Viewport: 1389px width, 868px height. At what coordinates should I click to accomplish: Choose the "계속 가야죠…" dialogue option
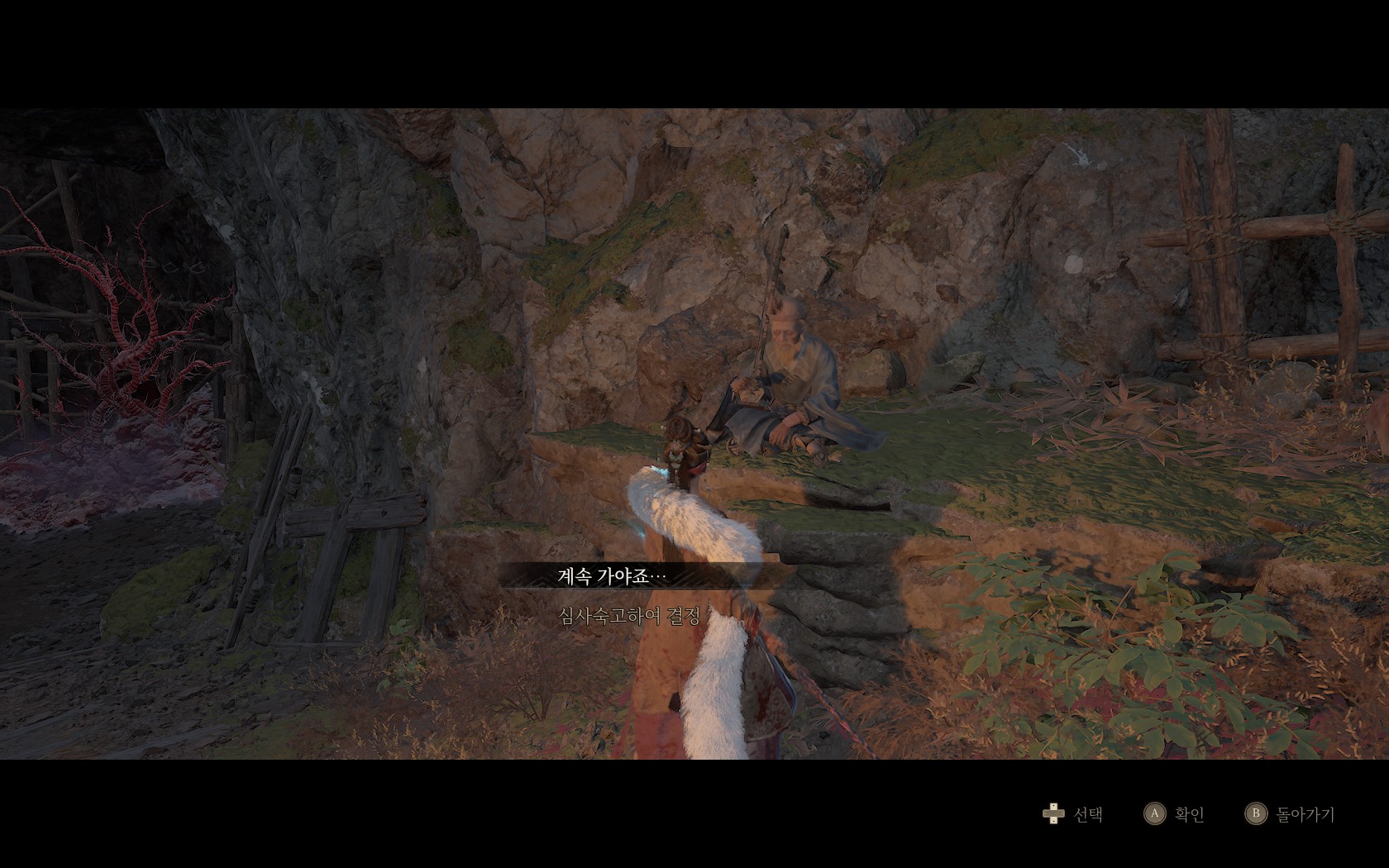(612, 576)
